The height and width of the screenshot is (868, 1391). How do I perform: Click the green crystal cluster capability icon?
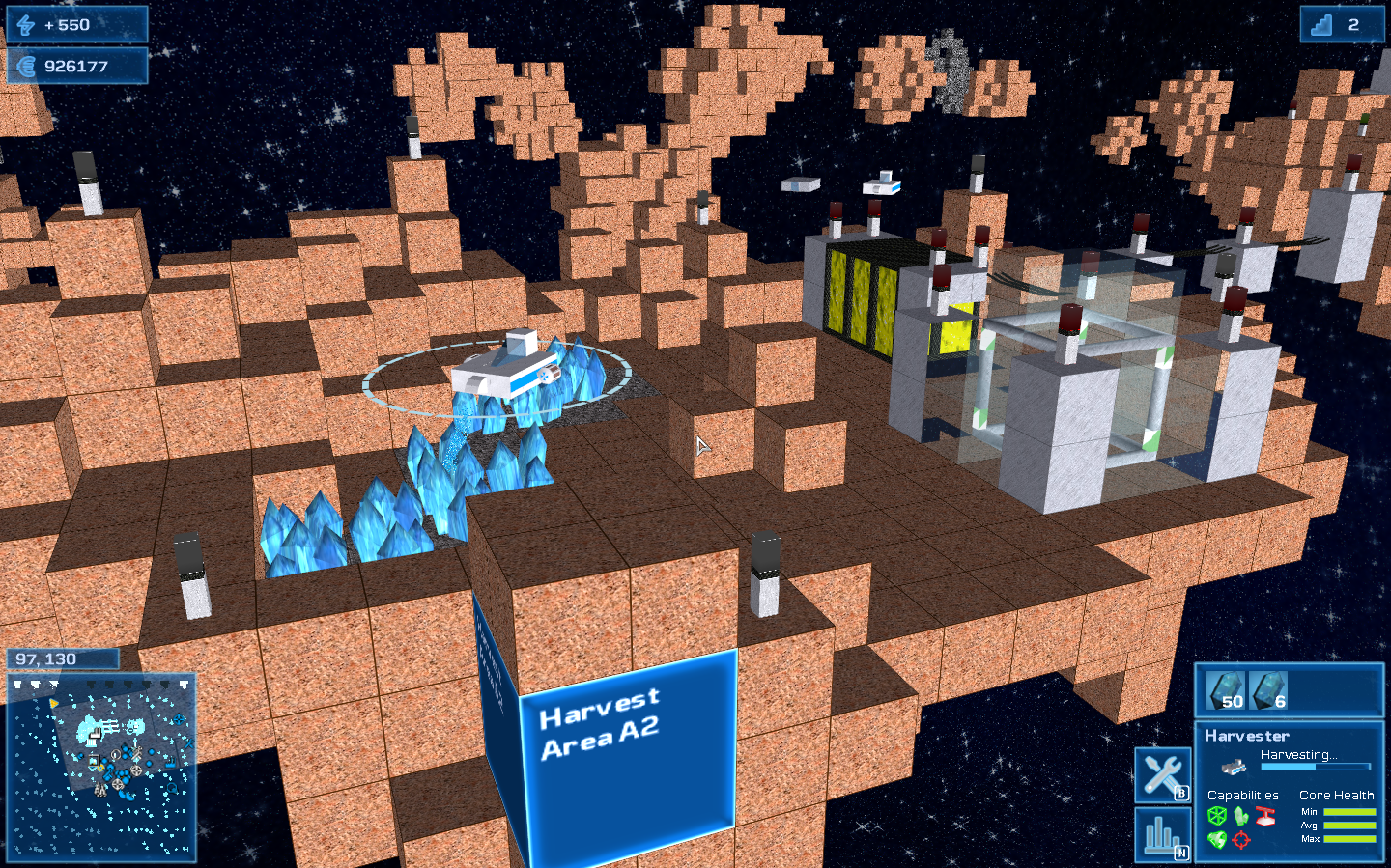[x=1241, y=816]
